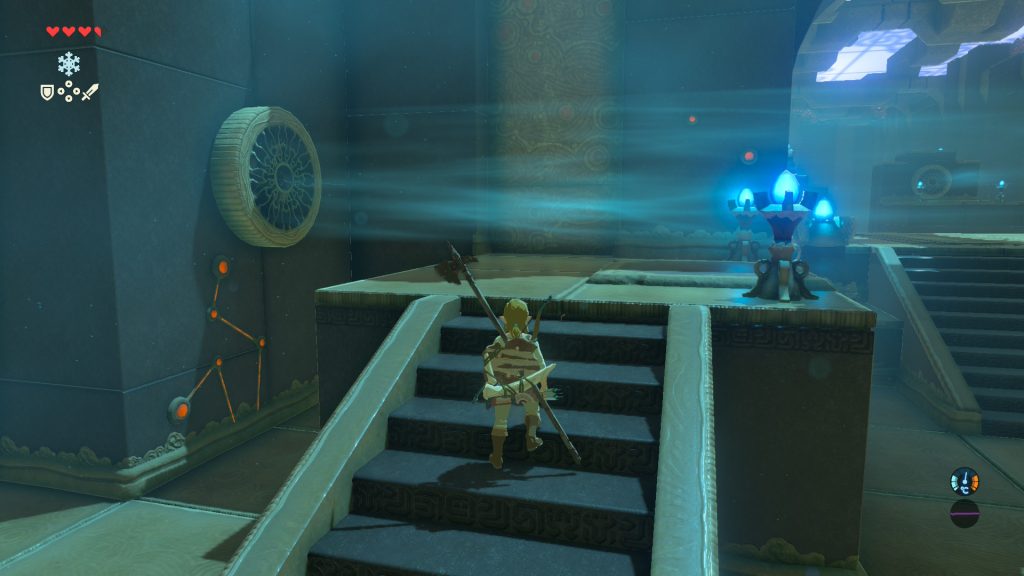Choose the sword weapon icon

[x=90, y=92]
